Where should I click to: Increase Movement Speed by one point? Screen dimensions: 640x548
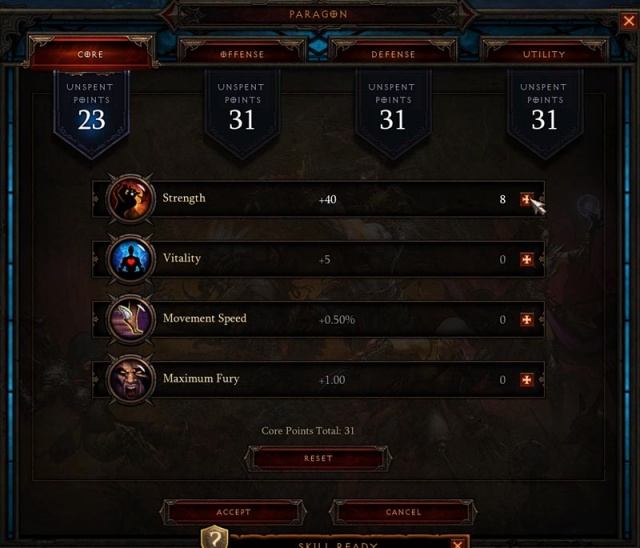(527, 320)
